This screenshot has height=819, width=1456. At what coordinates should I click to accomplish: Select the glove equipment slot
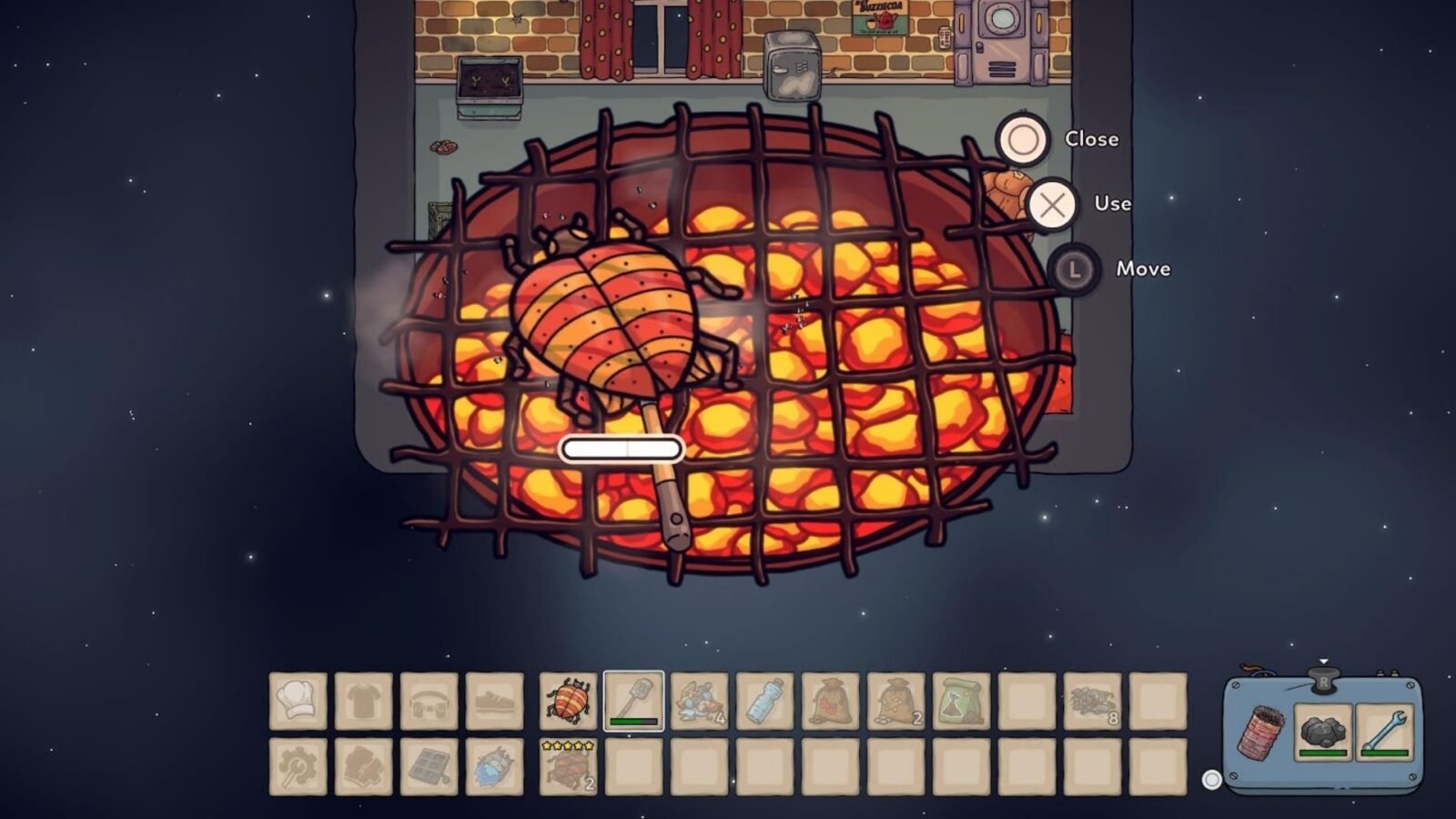click(x=364, y=767)
